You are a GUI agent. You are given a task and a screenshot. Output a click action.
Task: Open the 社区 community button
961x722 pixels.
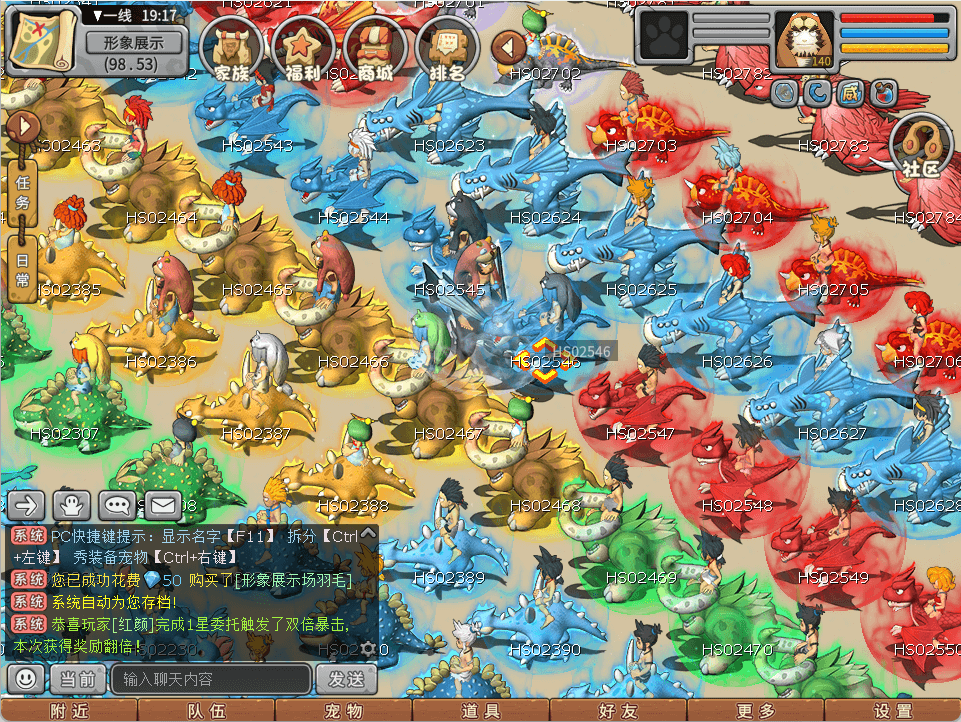tap(920, 147)
